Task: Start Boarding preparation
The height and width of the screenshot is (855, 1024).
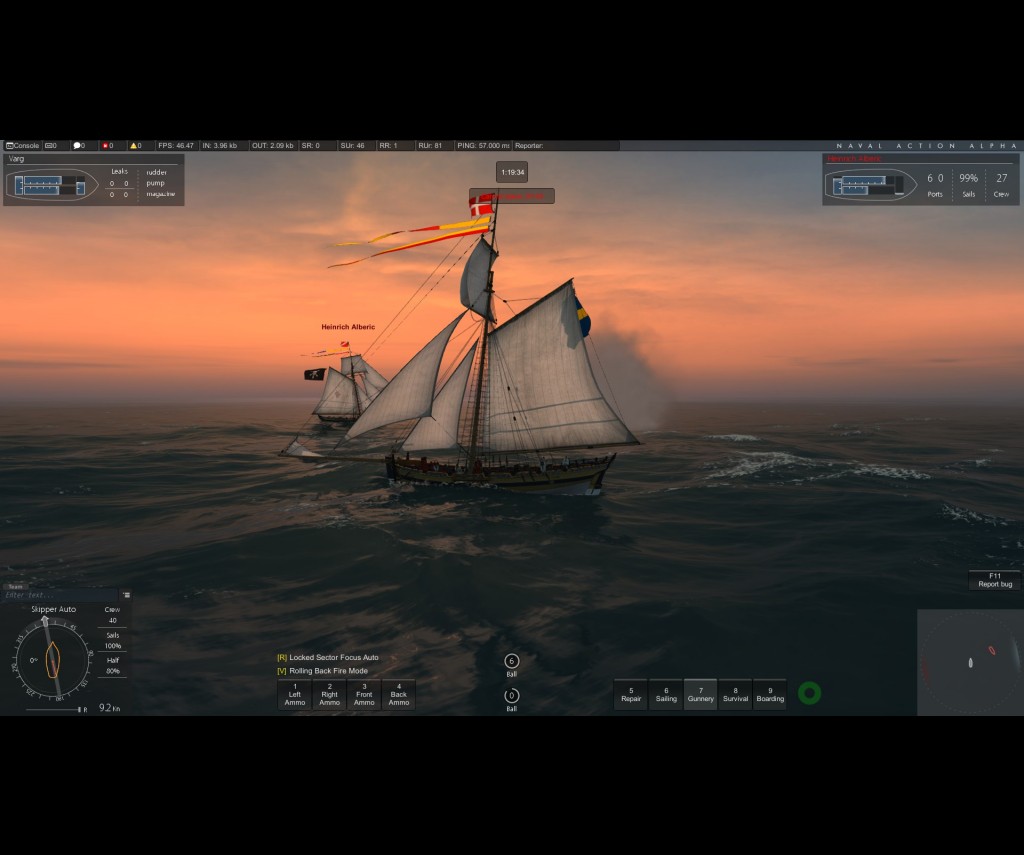Action: point(770,694)
